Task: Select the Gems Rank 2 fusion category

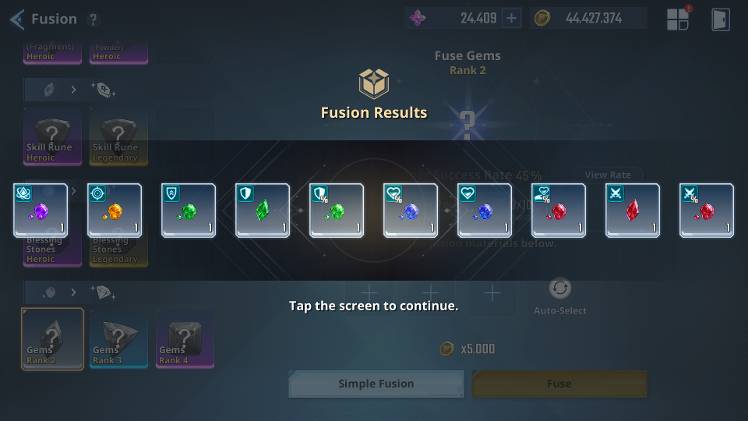Action: coord(52,339)
